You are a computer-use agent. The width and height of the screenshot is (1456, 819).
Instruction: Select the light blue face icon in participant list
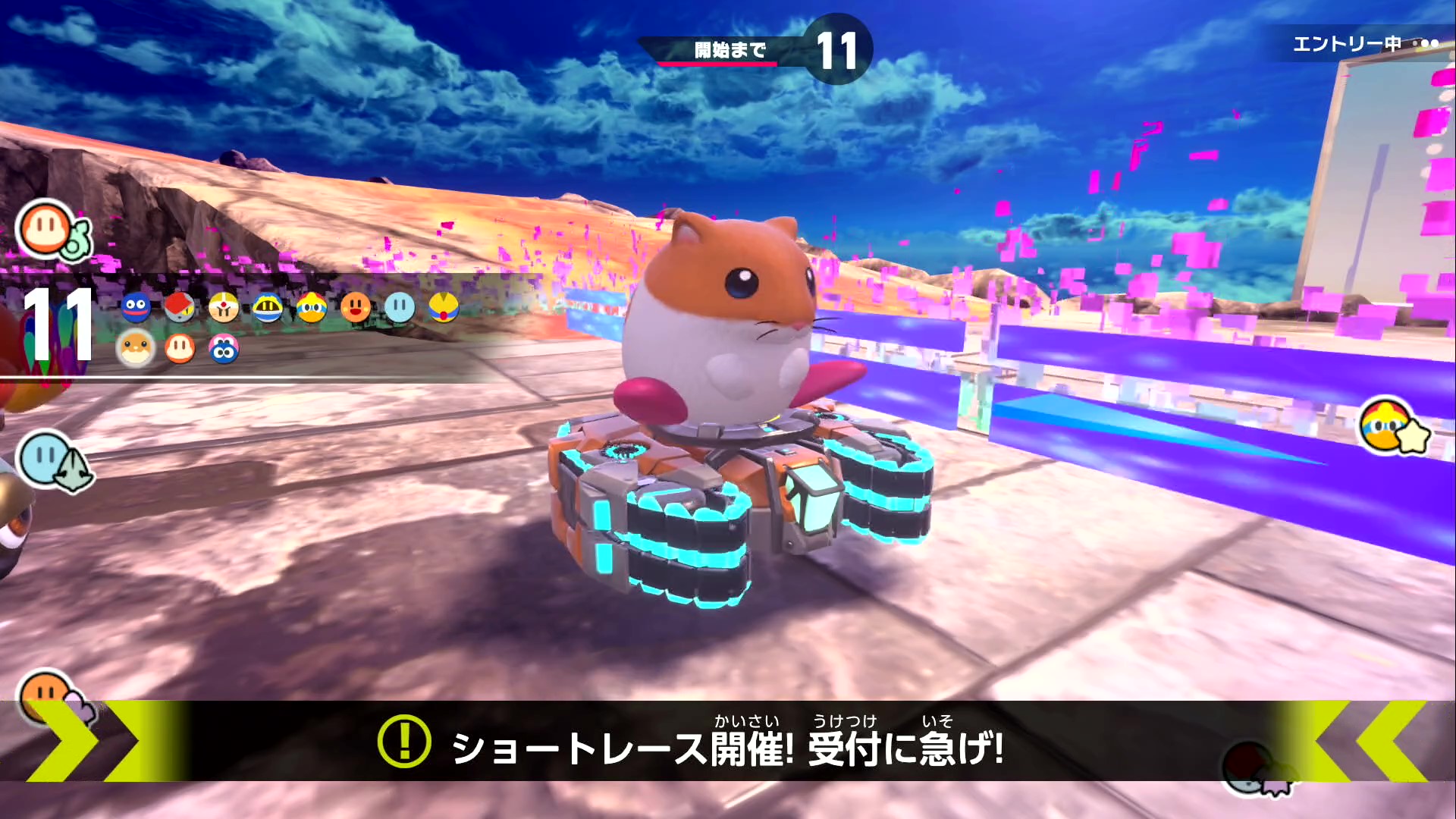[400, 307]
